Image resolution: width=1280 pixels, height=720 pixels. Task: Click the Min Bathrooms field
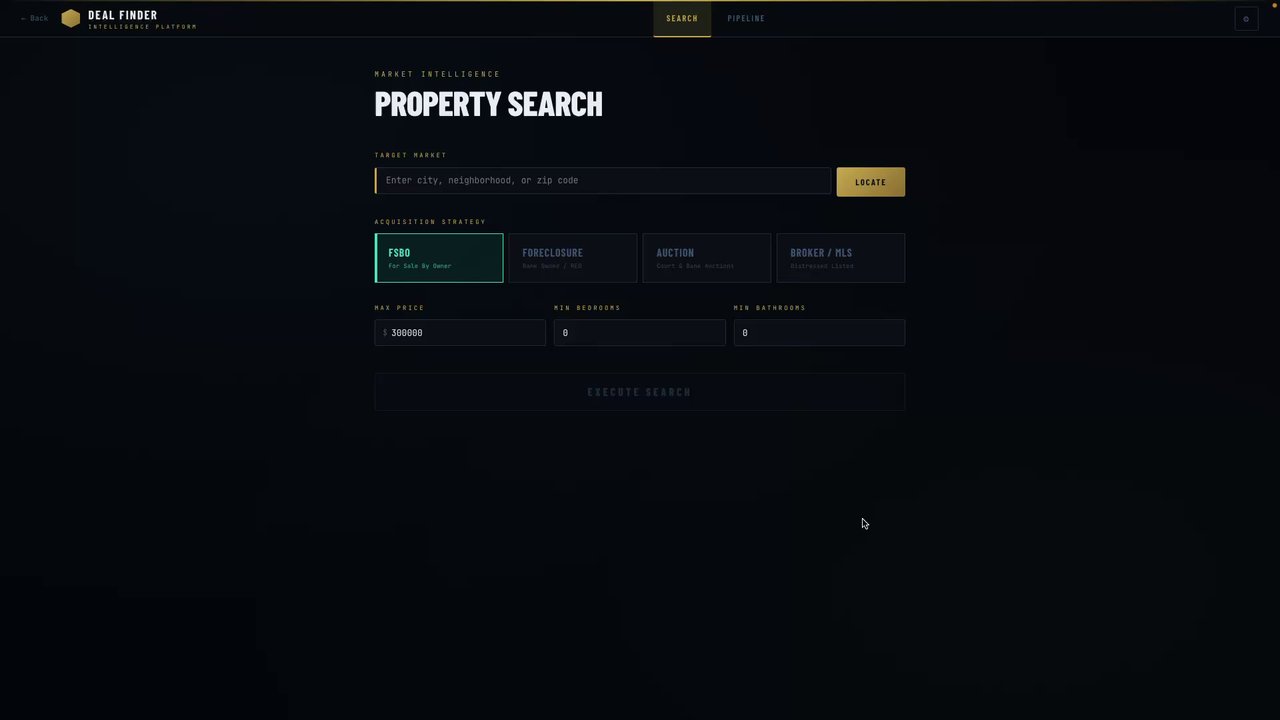click(x=819, y=333)
